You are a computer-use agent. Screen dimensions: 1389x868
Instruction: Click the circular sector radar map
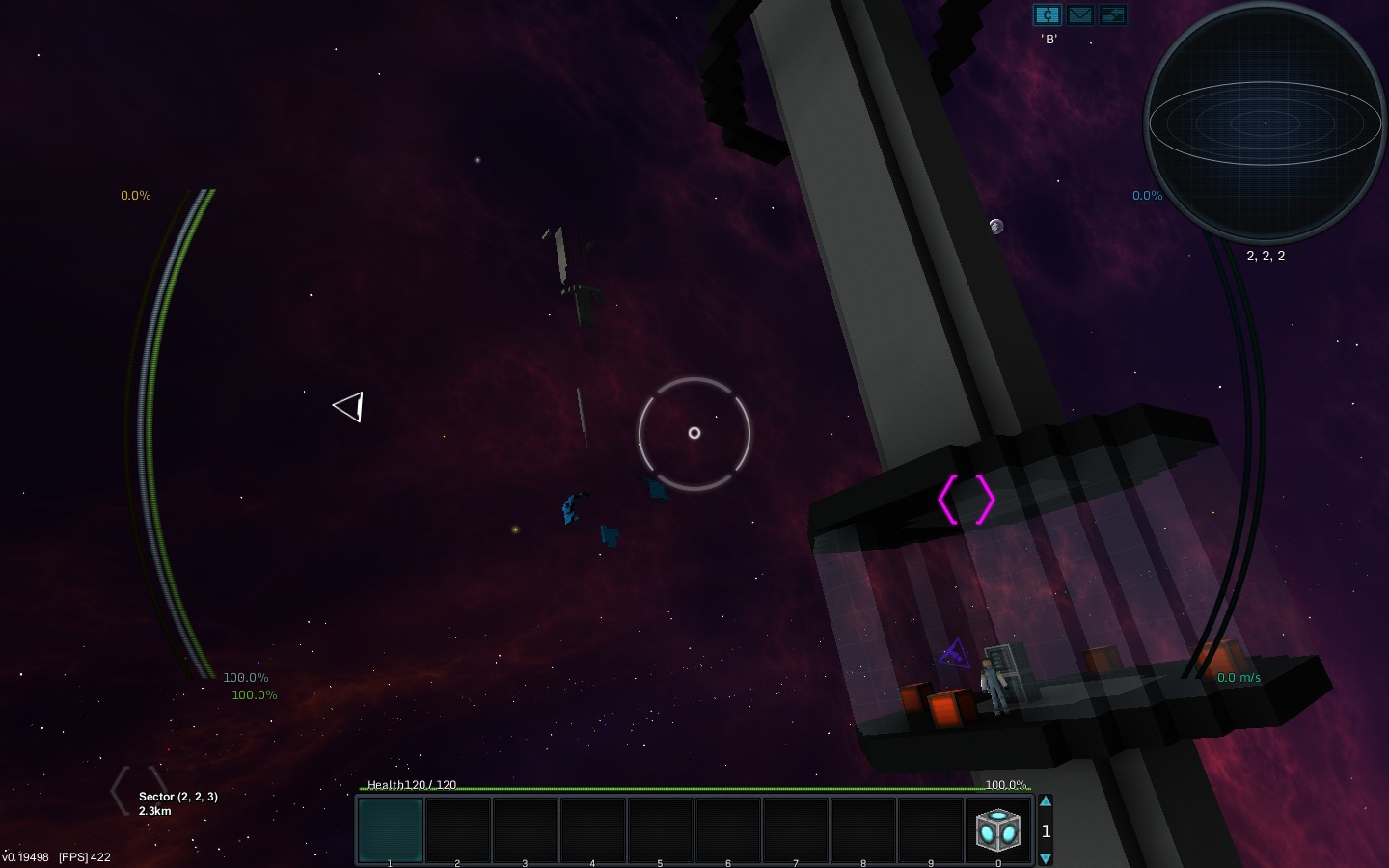(x=1265, y=122)
